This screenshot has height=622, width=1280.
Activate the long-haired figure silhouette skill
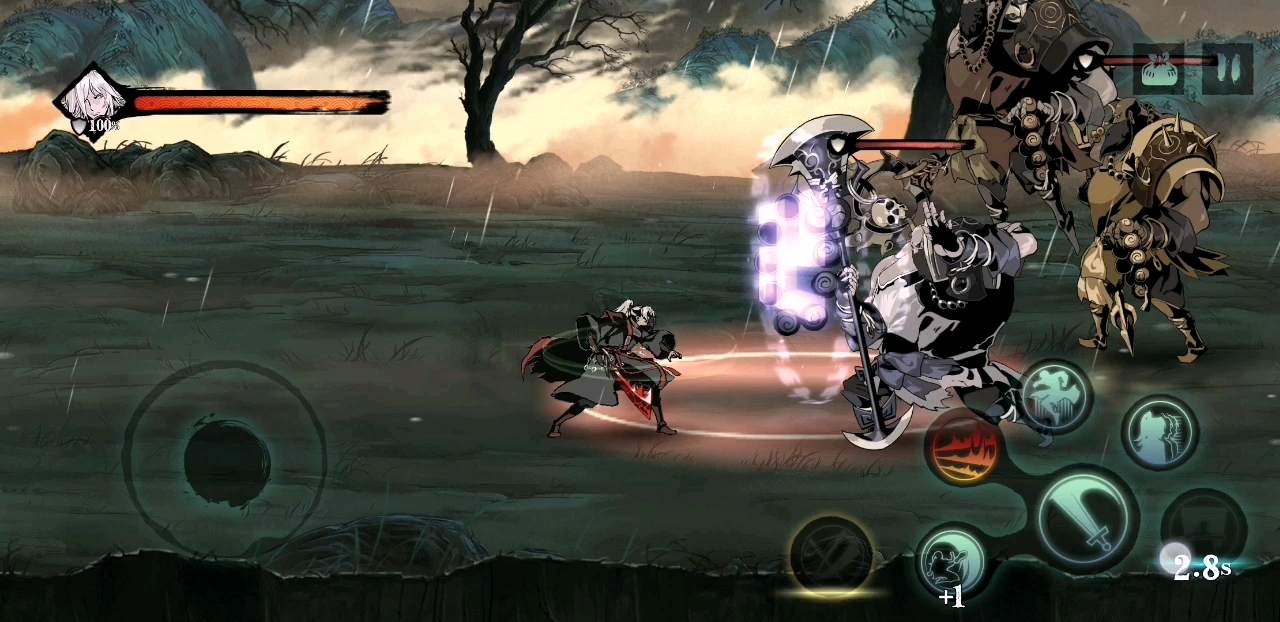click(x=1160, y=433)
